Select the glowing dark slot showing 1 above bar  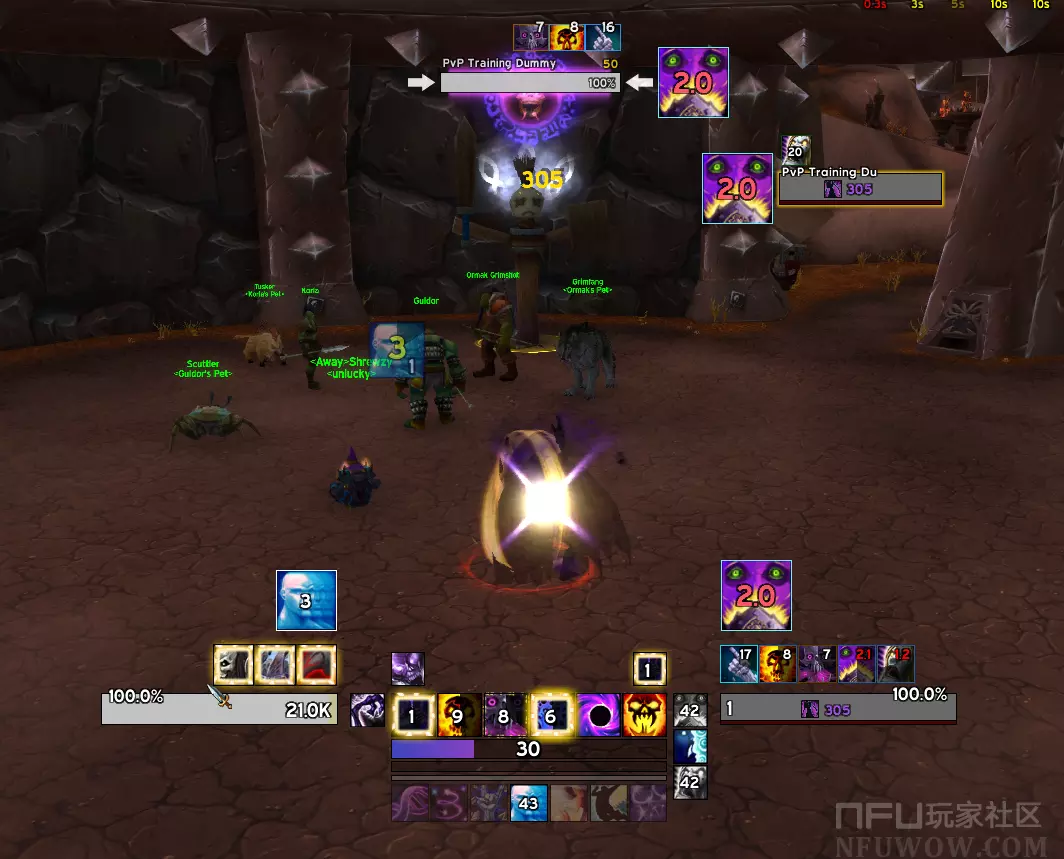(649, 669)
